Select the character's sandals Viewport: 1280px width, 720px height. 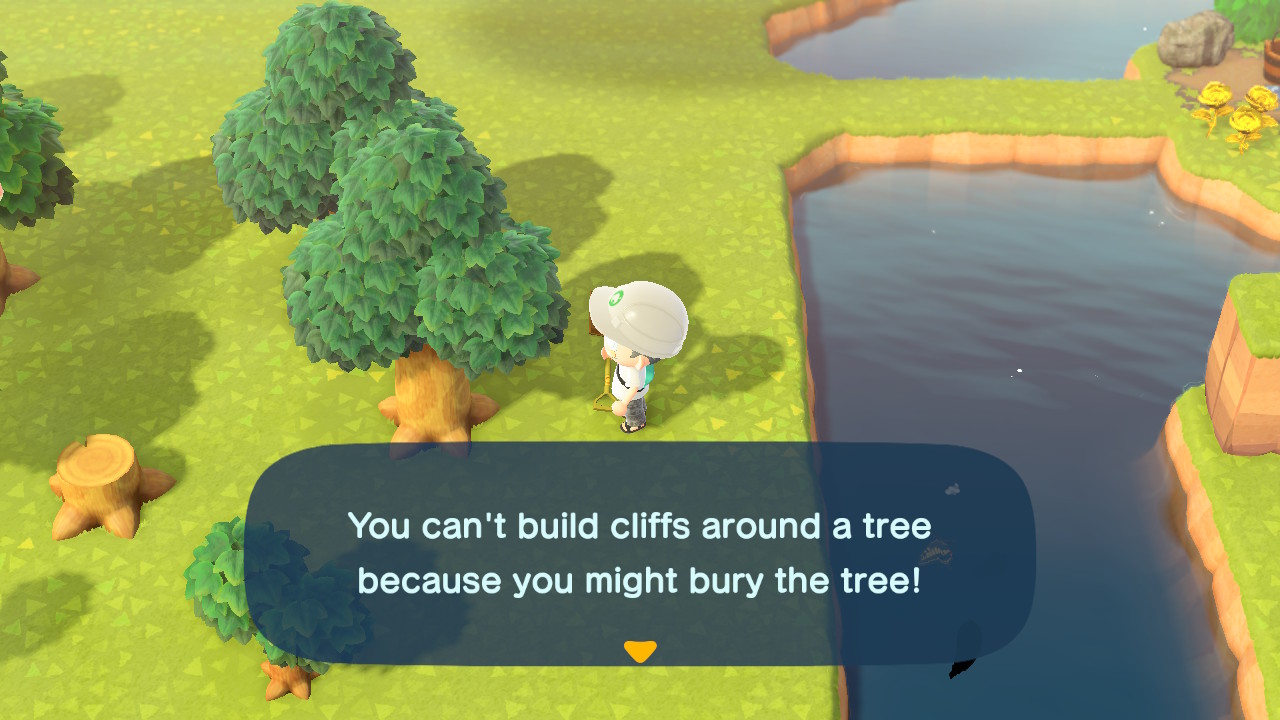tap(630, 427)
